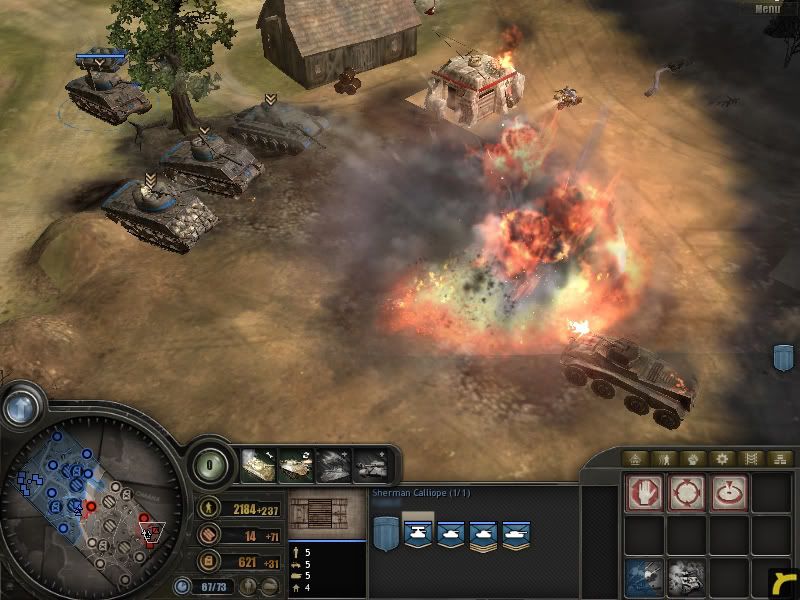This screenshot has width=800, height=600.
Task: Open the Menu button
Action: coord(767,8)
